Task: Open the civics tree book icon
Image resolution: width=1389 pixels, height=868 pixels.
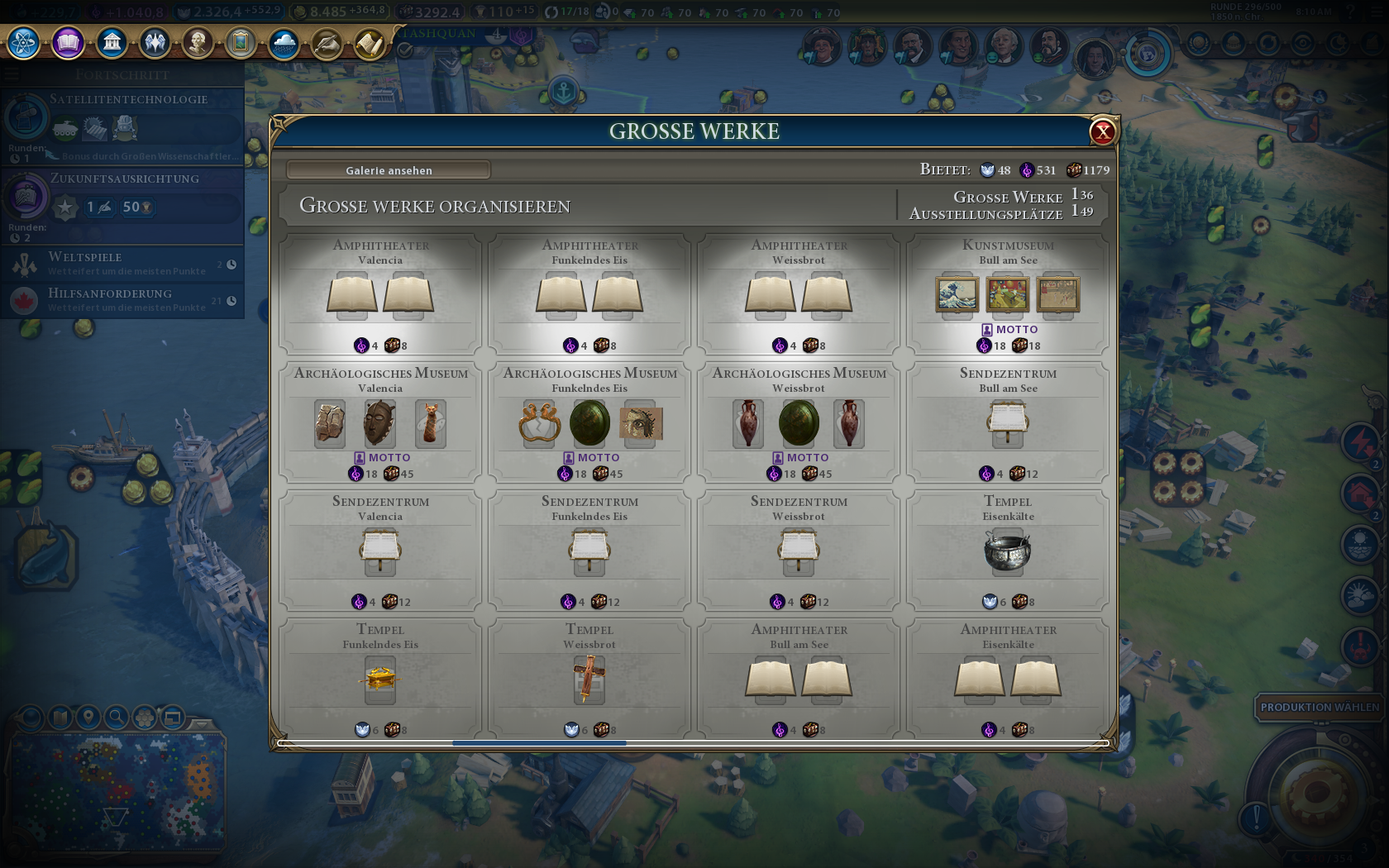Action: pos(68,42)
